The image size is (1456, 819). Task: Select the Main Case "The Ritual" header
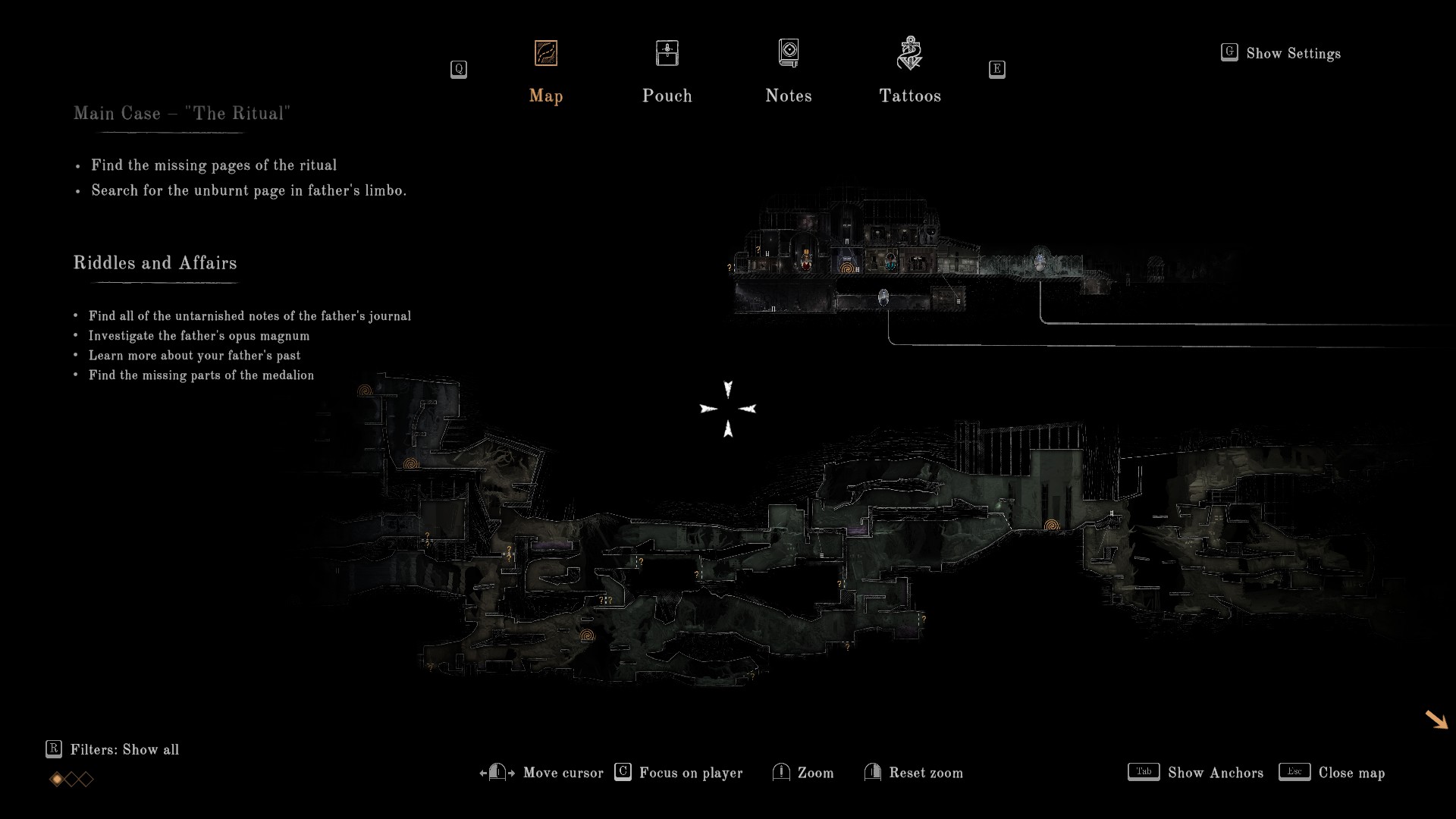tap(182, 114)
